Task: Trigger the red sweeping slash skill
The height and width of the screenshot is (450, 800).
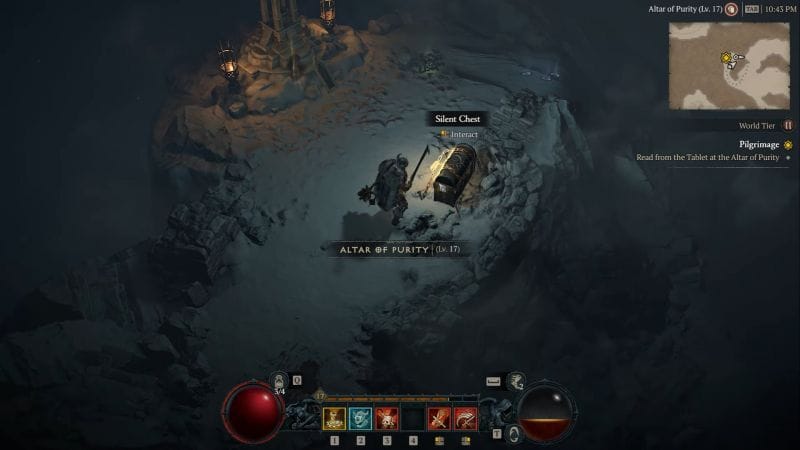Action: [x=465, y=418]
